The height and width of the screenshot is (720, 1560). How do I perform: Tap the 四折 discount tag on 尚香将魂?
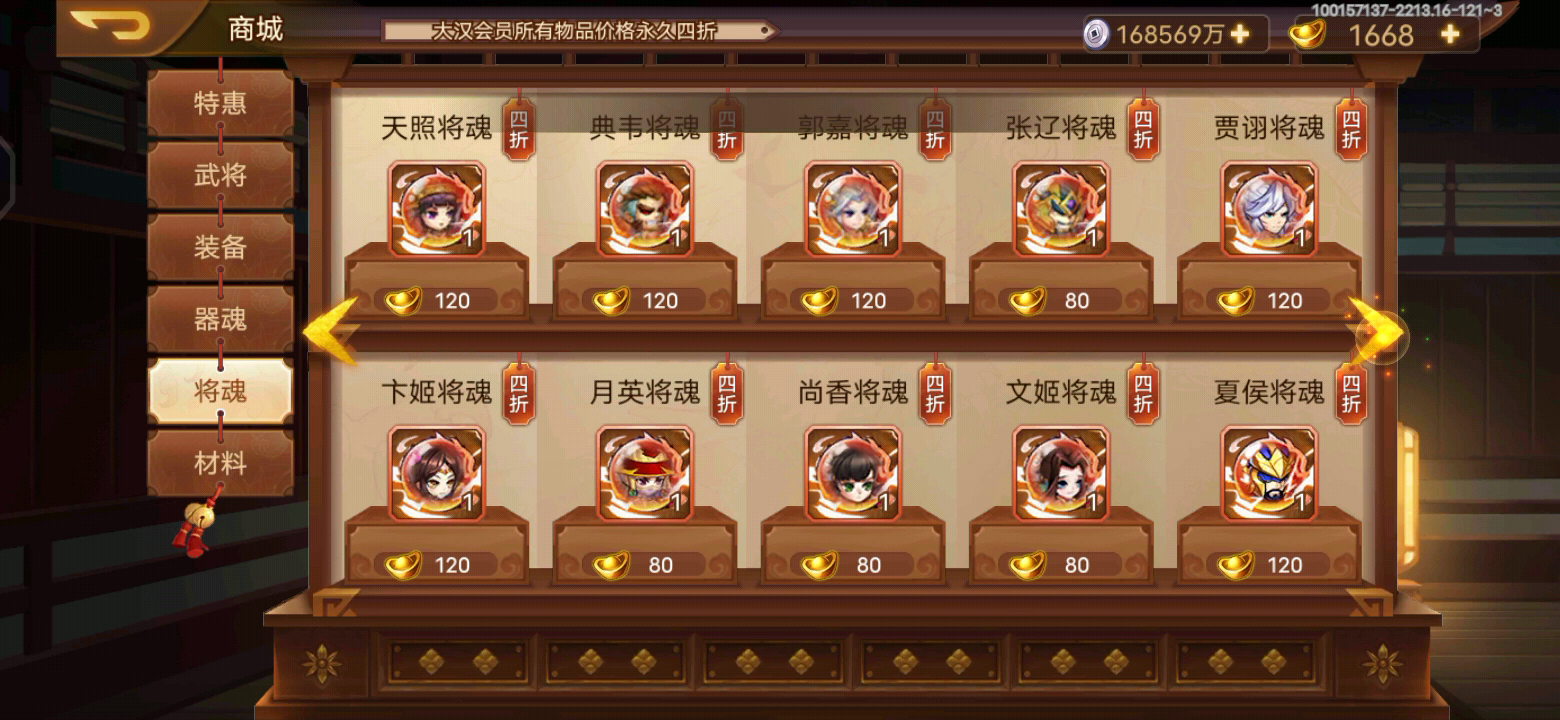(x=932, y=393)
